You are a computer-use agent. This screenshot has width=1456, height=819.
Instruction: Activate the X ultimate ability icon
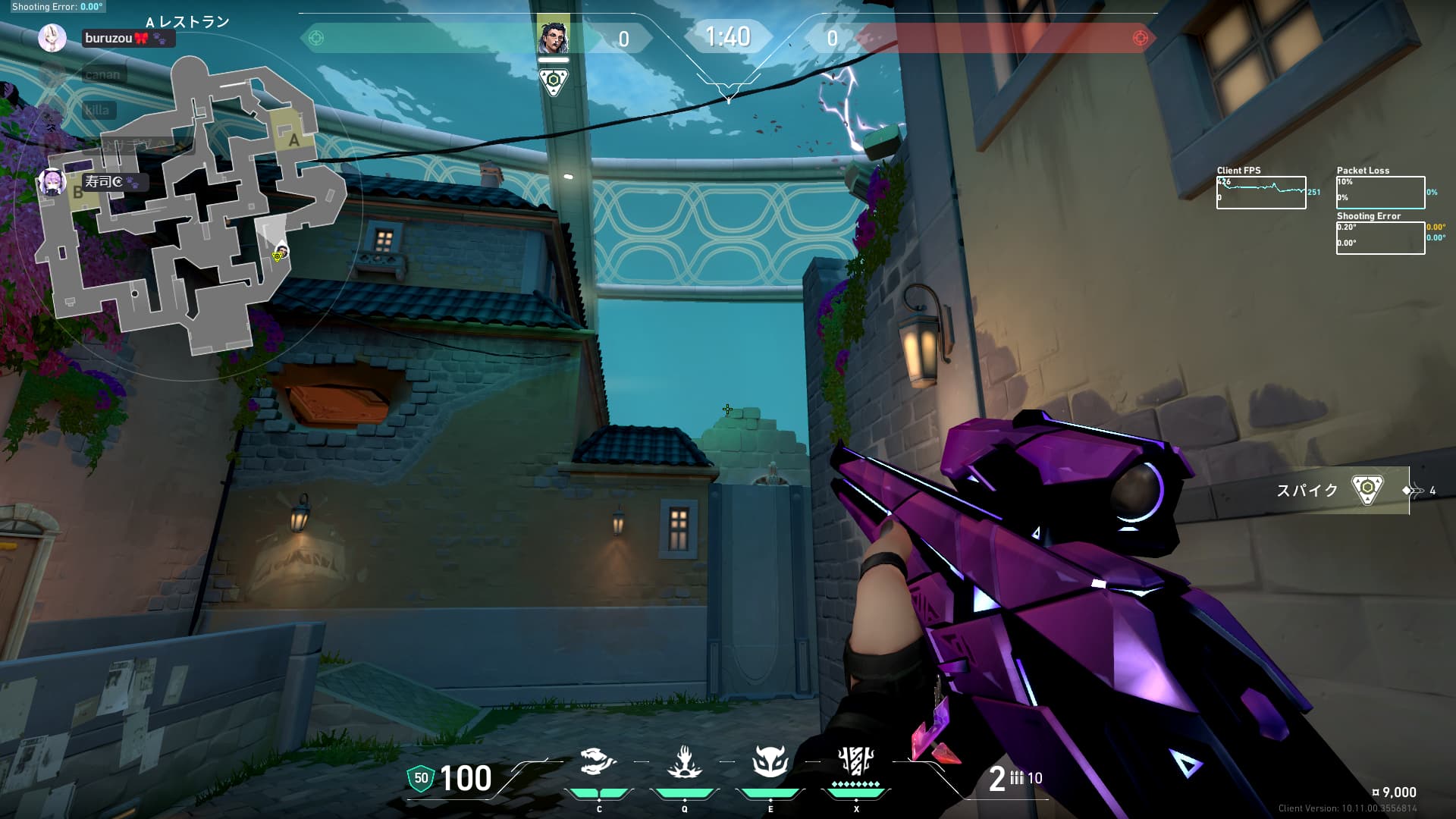coord(856,761)
